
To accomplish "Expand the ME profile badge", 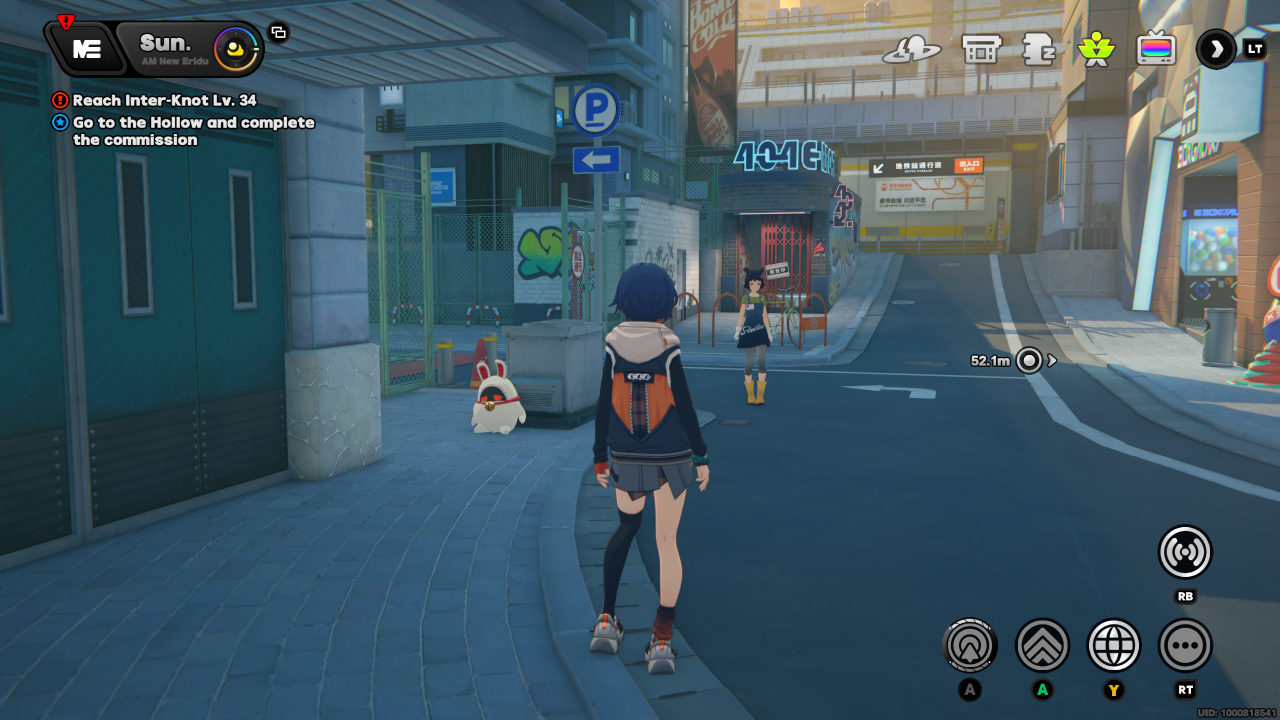I will 86,48.
